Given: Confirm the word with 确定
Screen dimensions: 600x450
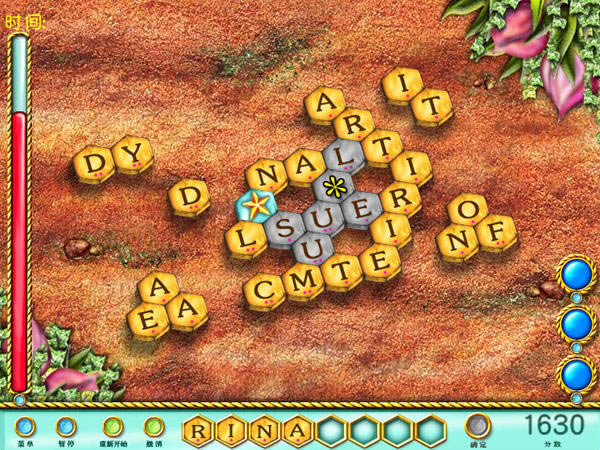Looking at the screenshot, I should [479, 426].
